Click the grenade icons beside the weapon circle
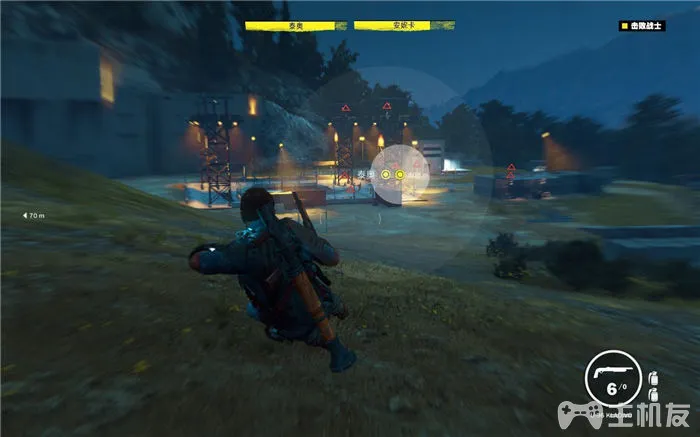This screenshot has height=437, width=700. [654, 384]
